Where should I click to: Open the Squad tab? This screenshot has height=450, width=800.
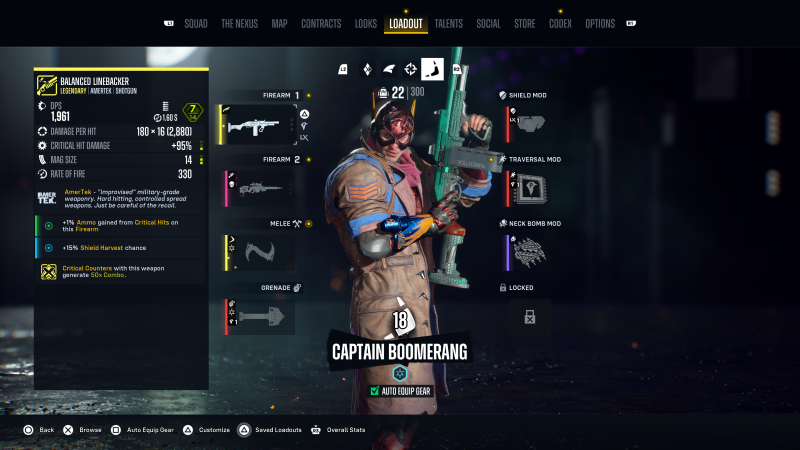click(x=196, y=23)
